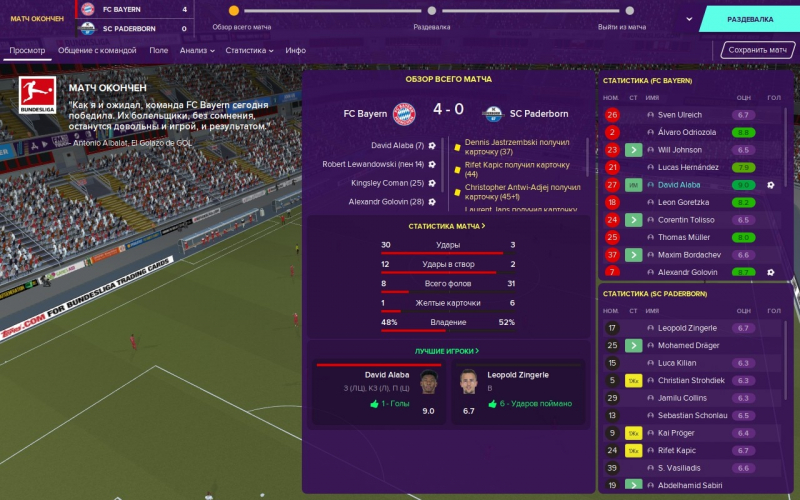
Task: Switch to the Общение с командой tab
Action: point(97,50)
